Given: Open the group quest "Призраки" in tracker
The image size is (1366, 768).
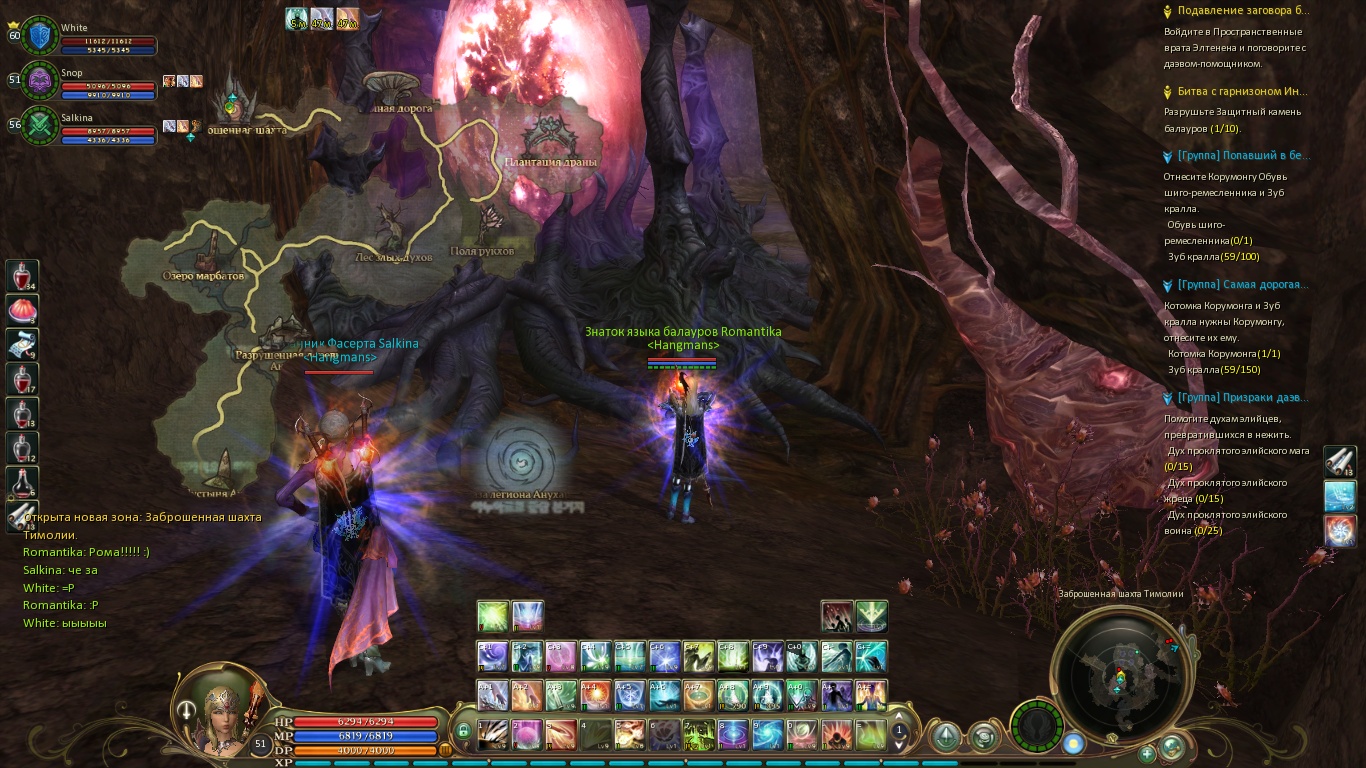Looking at the screenshot, I should pyautogui.click(x=1242, y=398).
